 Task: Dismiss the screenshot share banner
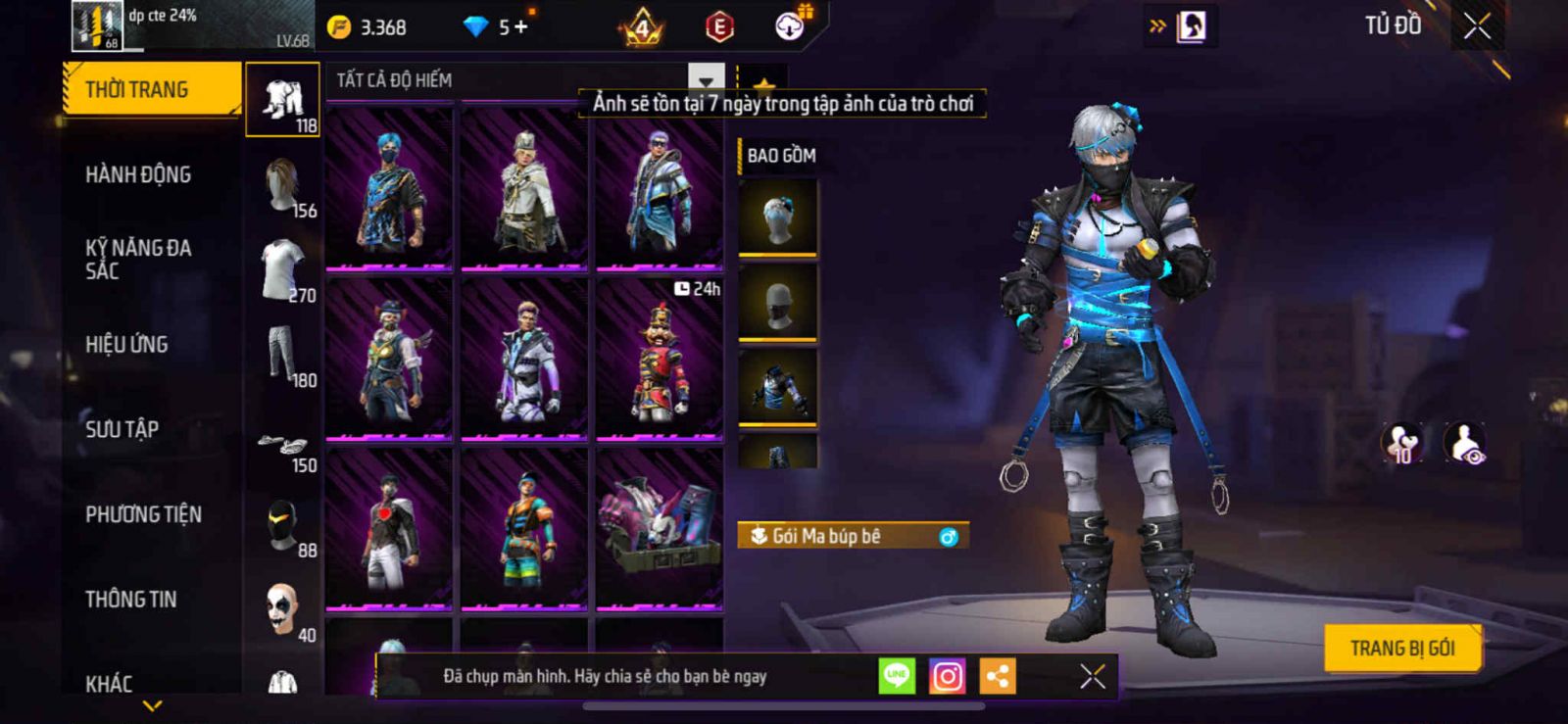[1093, 676]
